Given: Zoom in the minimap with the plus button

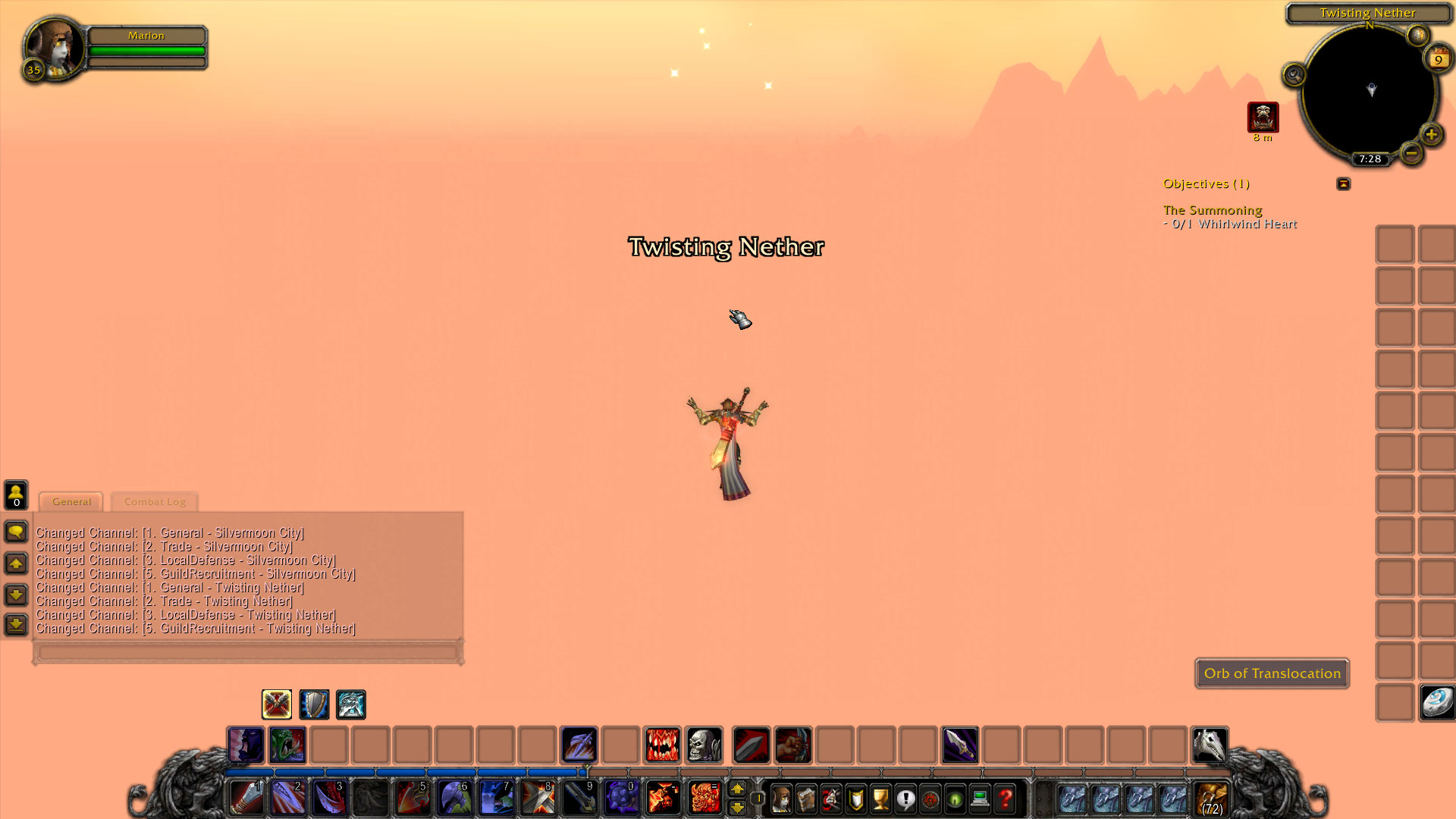Looking at the screenshot, I should [1432, 136].
